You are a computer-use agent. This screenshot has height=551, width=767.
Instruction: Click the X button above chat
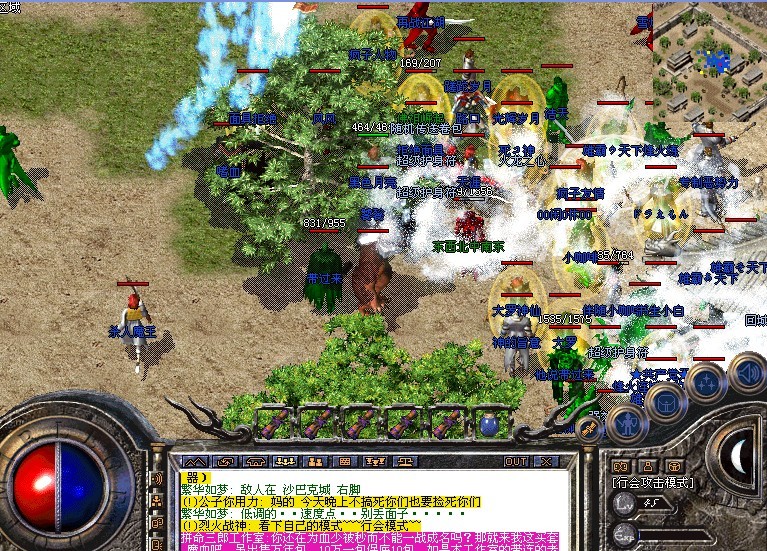point(546,462)
